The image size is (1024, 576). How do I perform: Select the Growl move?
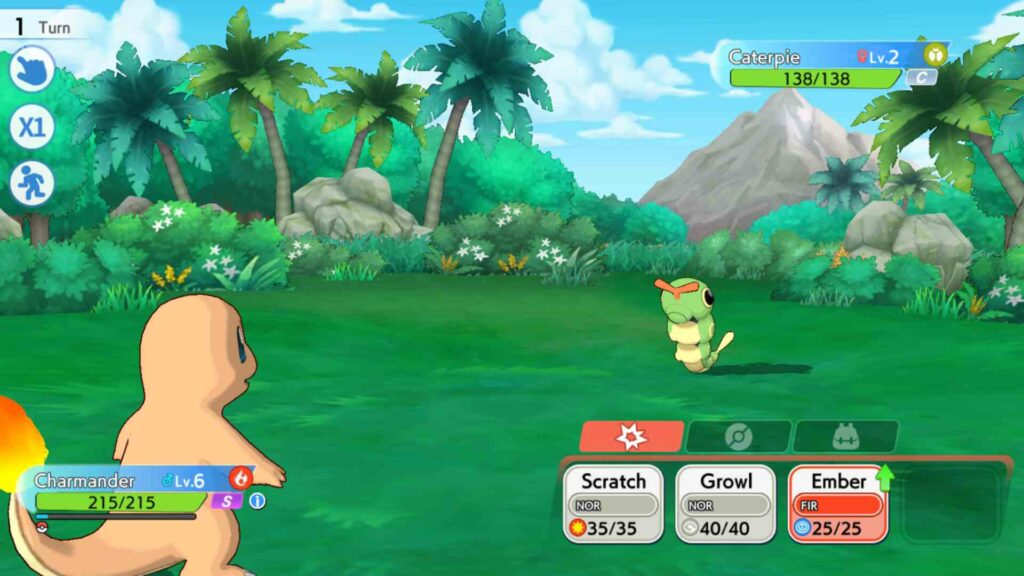725,503
